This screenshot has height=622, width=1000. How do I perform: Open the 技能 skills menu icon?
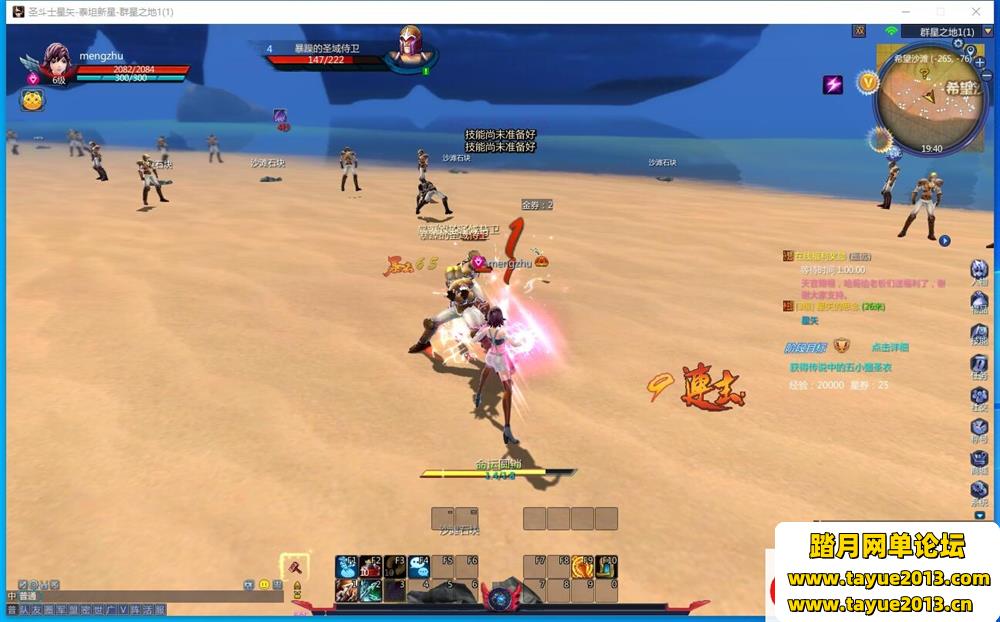(980, 333)
